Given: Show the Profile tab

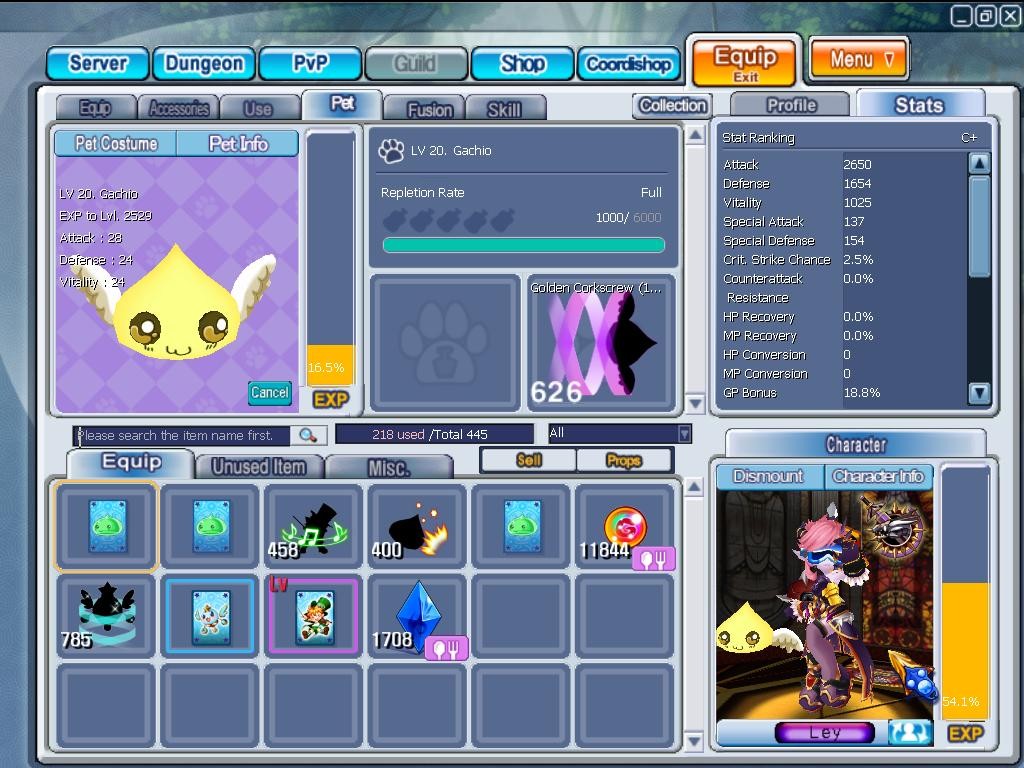Looking at the screenshot, I should pos(791,105).
